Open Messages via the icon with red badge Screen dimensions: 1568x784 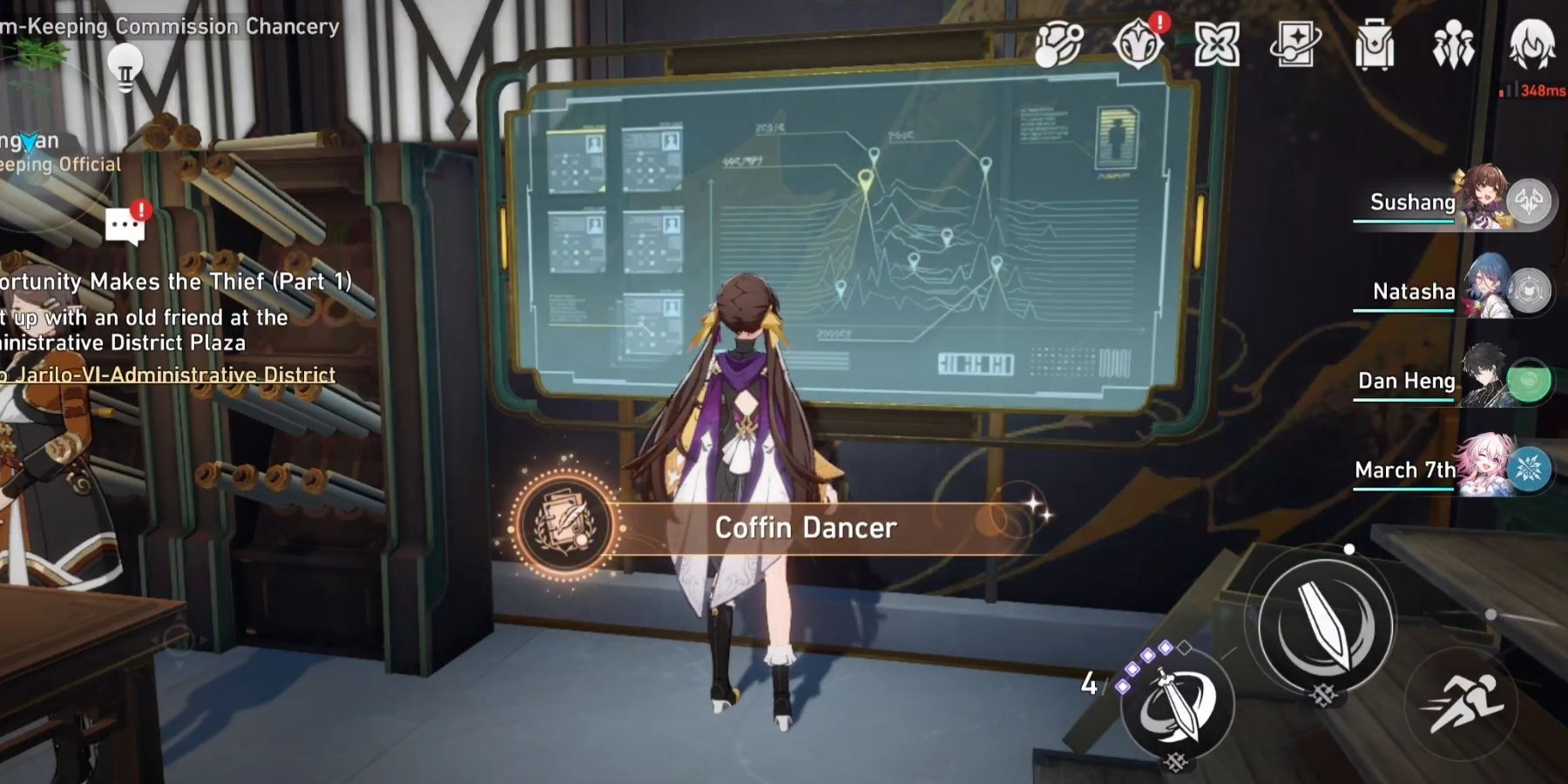coord(1139,45)
